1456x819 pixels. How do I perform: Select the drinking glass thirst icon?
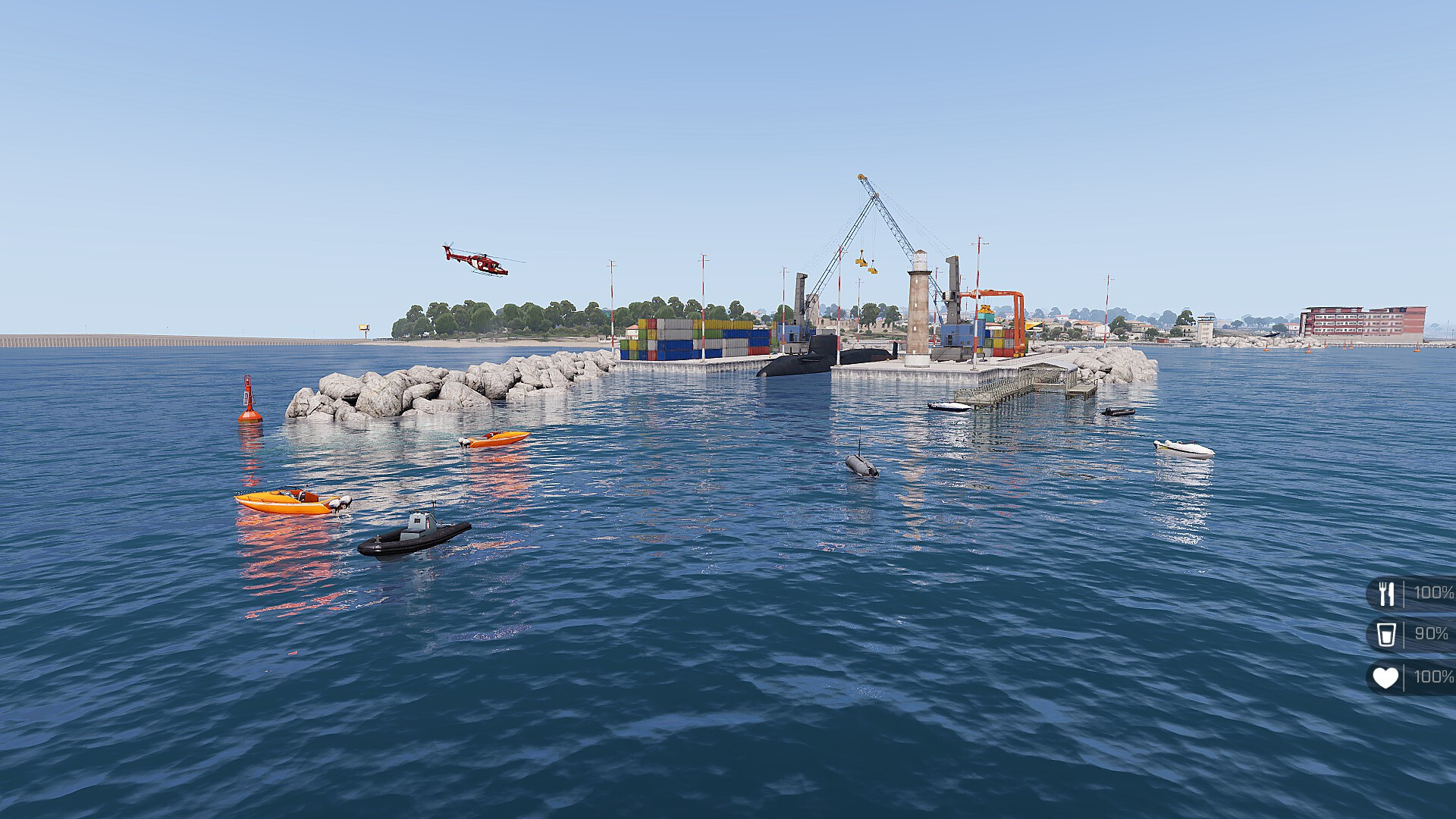coord(1386,634)
